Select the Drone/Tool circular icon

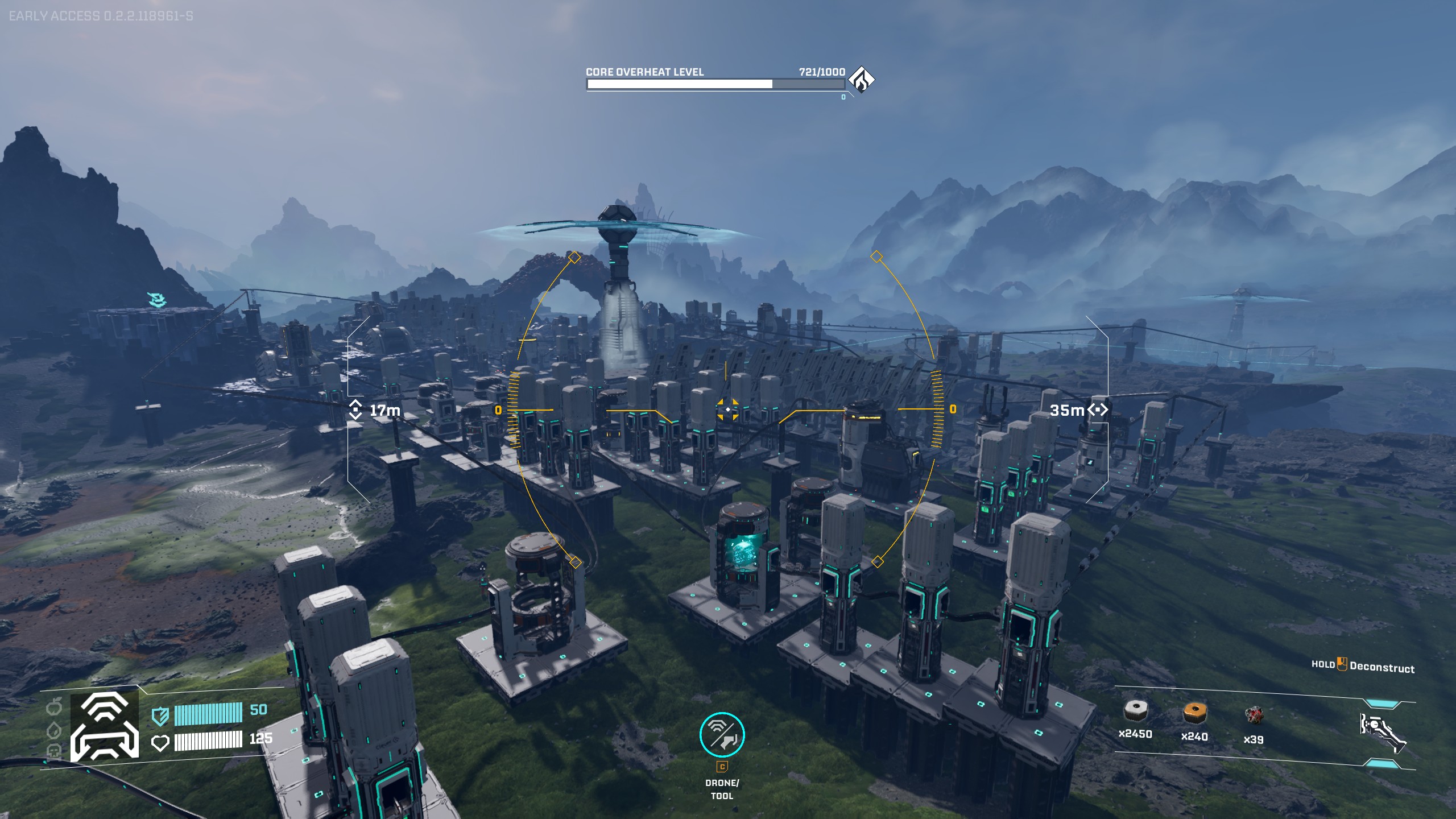point(722,735)
